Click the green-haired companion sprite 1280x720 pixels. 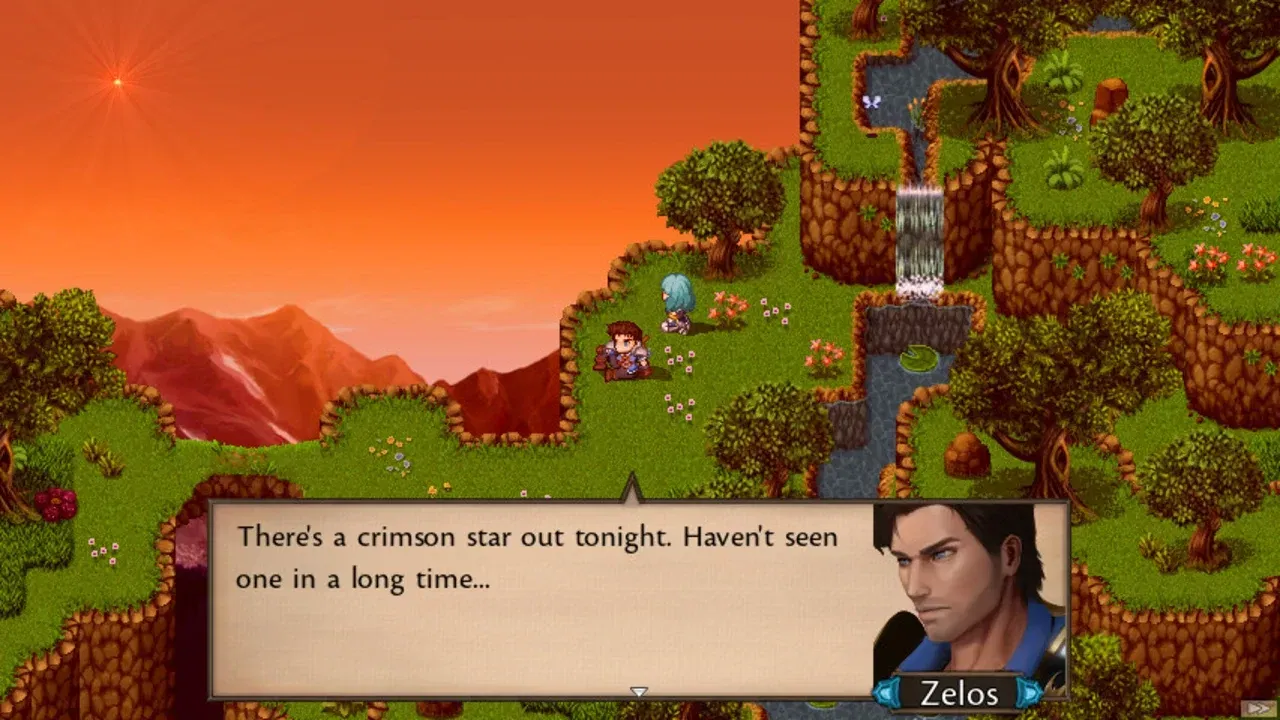676,300
